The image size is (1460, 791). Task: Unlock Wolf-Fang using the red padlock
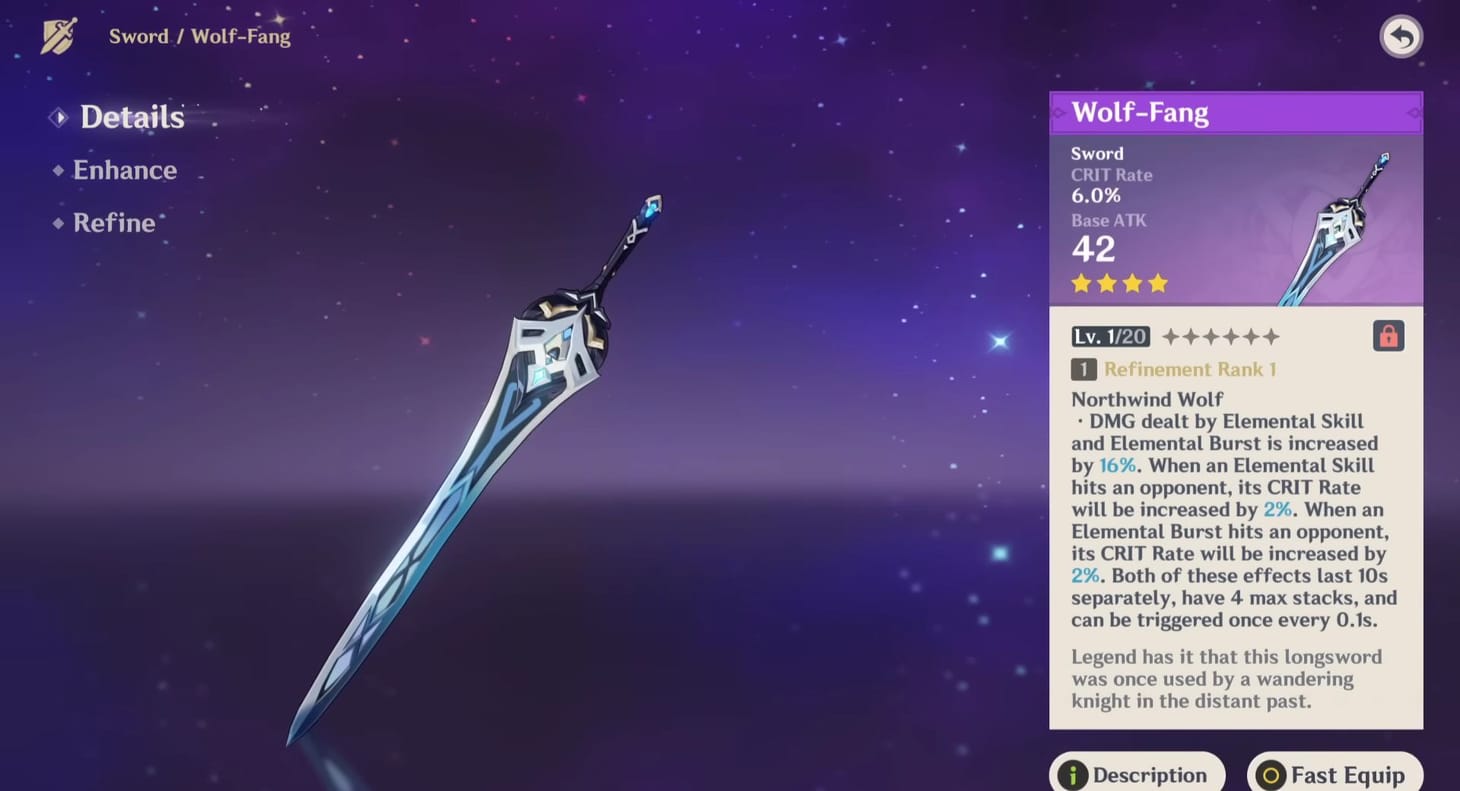1388,336
